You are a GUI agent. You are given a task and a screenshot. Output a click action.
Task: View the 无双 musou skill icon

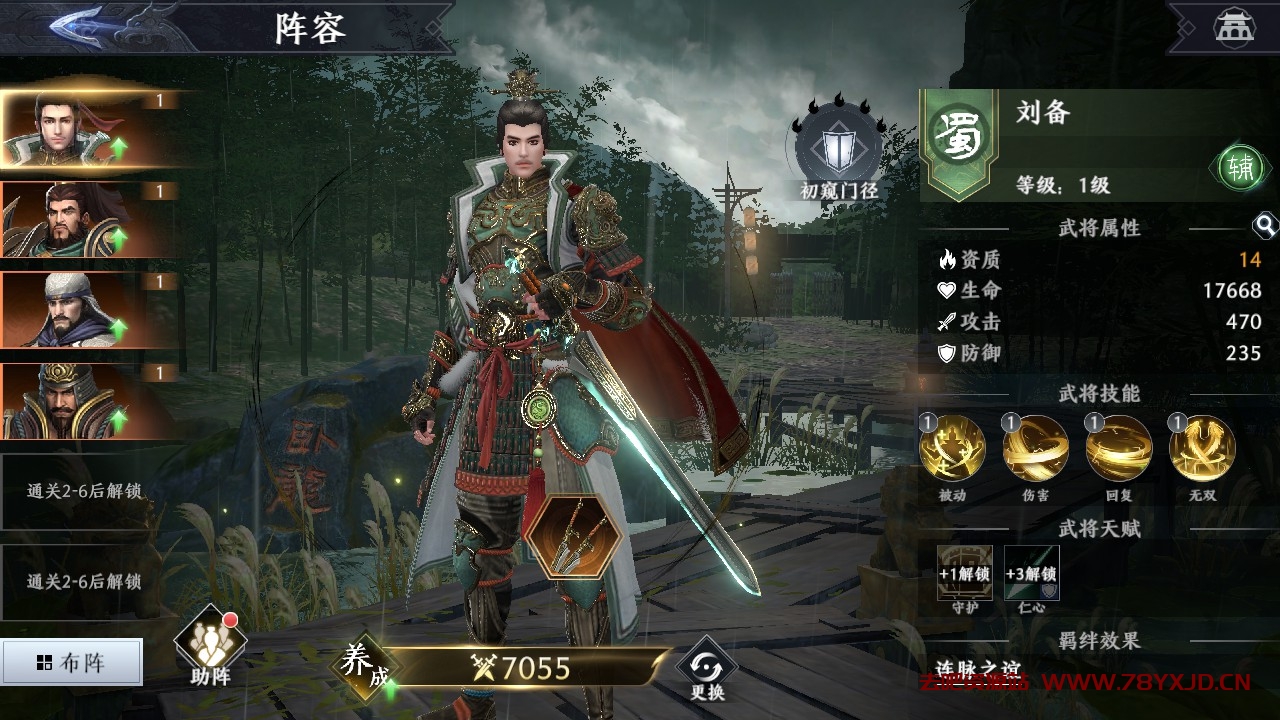[1202, 448]
